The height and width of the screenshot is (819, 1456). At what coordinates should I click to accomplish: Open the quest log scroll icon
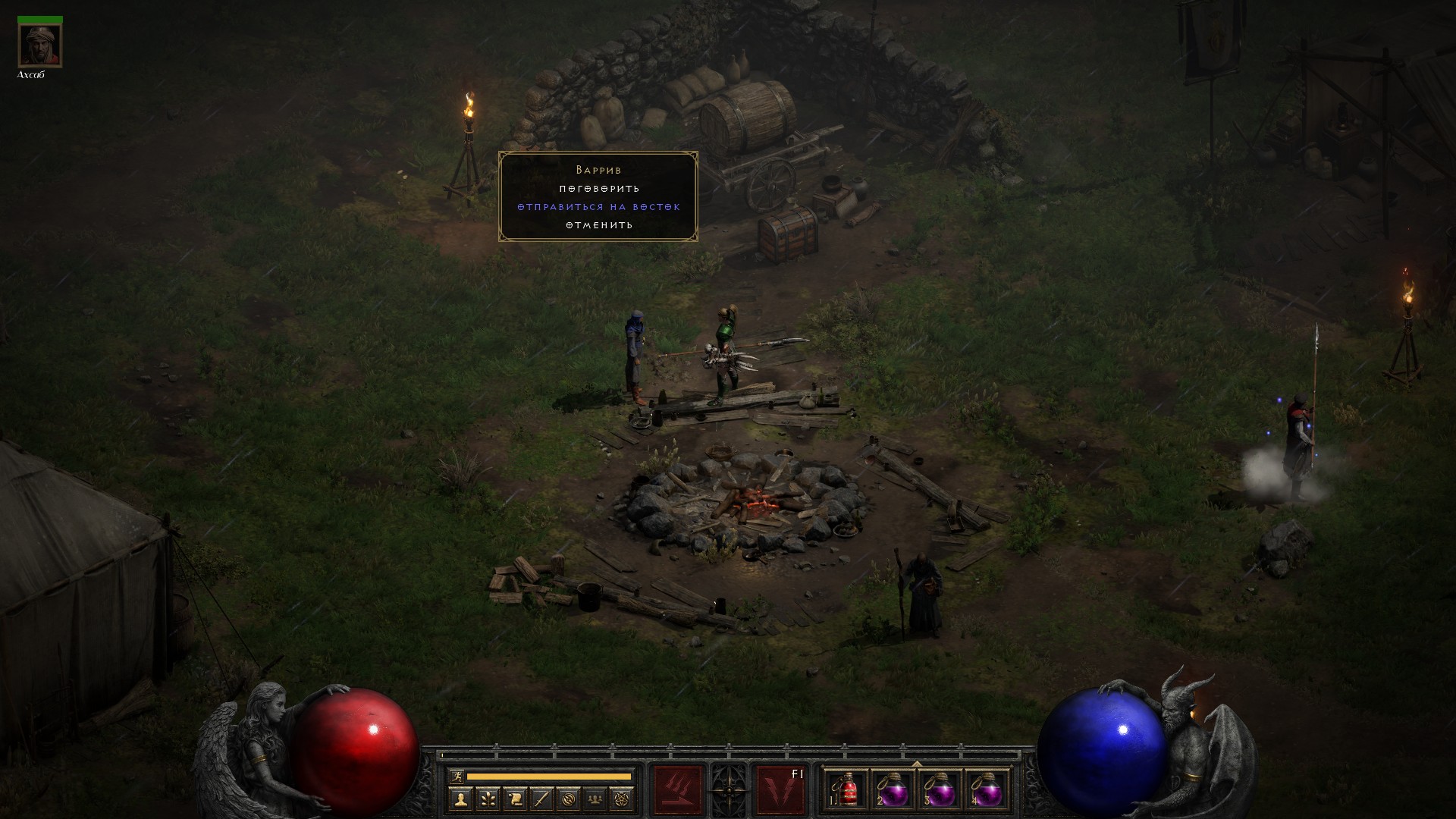click(515, 799)
